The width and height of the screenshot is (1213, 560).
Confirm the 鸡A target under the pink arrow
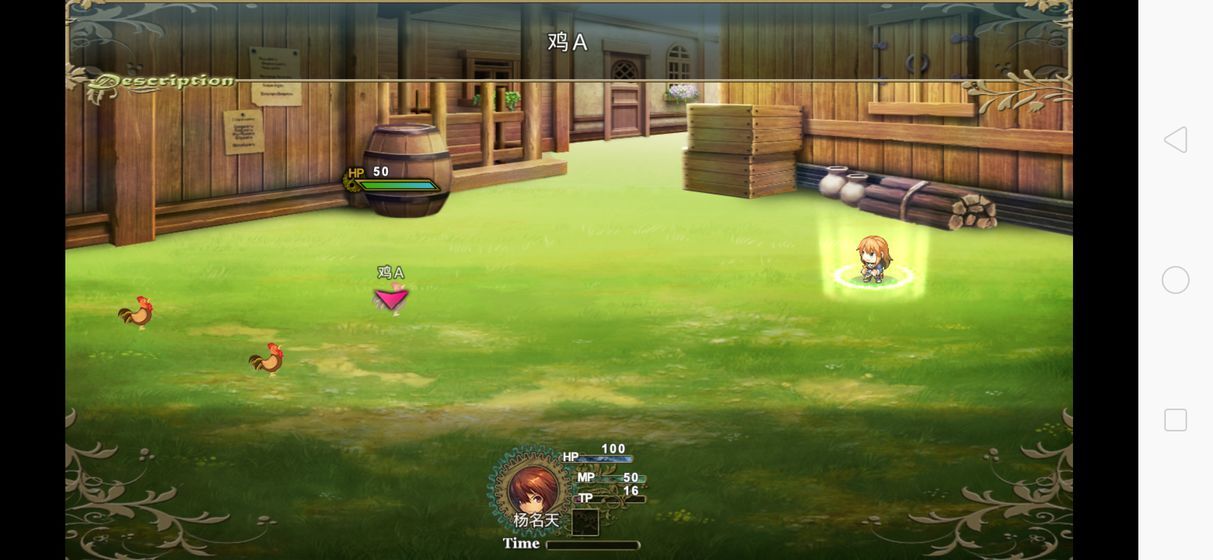pos(391,298)
